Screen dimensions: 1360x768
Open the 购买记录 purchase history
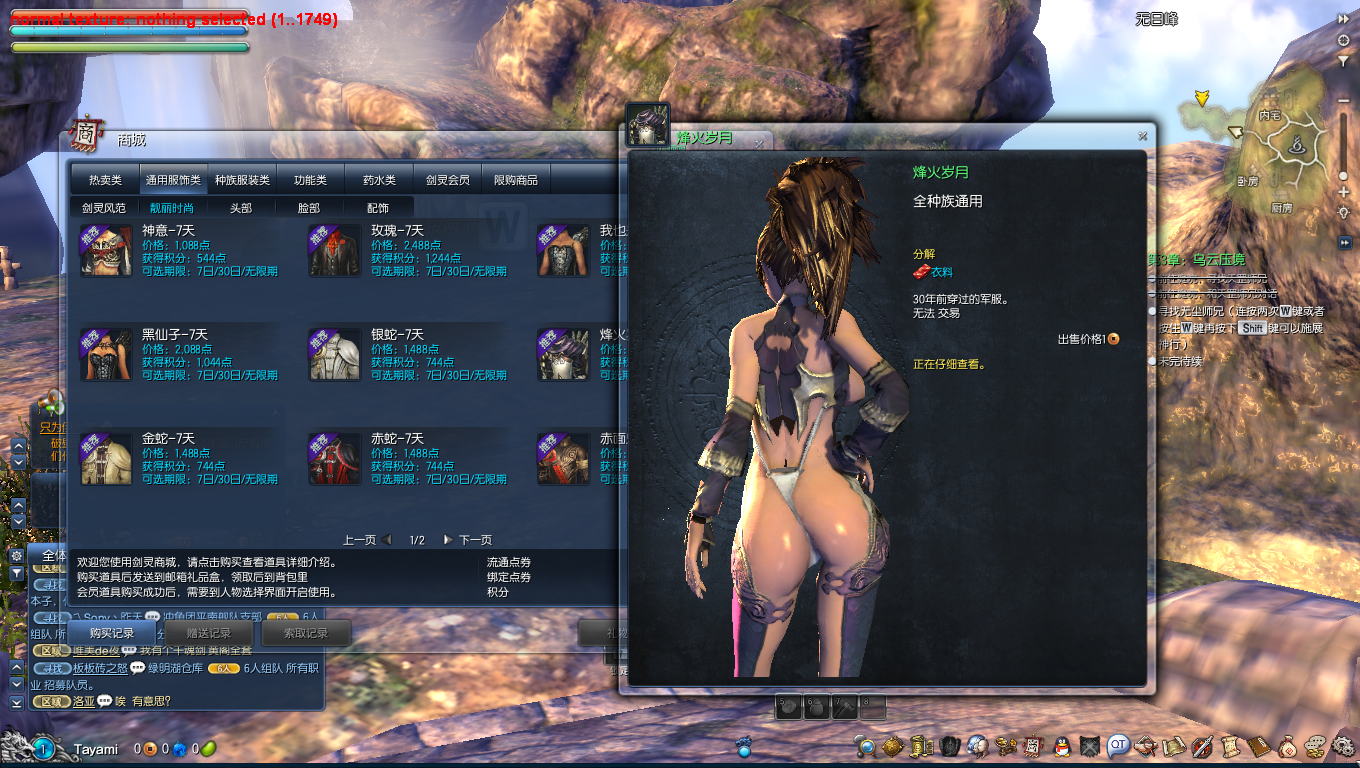pyautogui.click(x=111, y=633)
